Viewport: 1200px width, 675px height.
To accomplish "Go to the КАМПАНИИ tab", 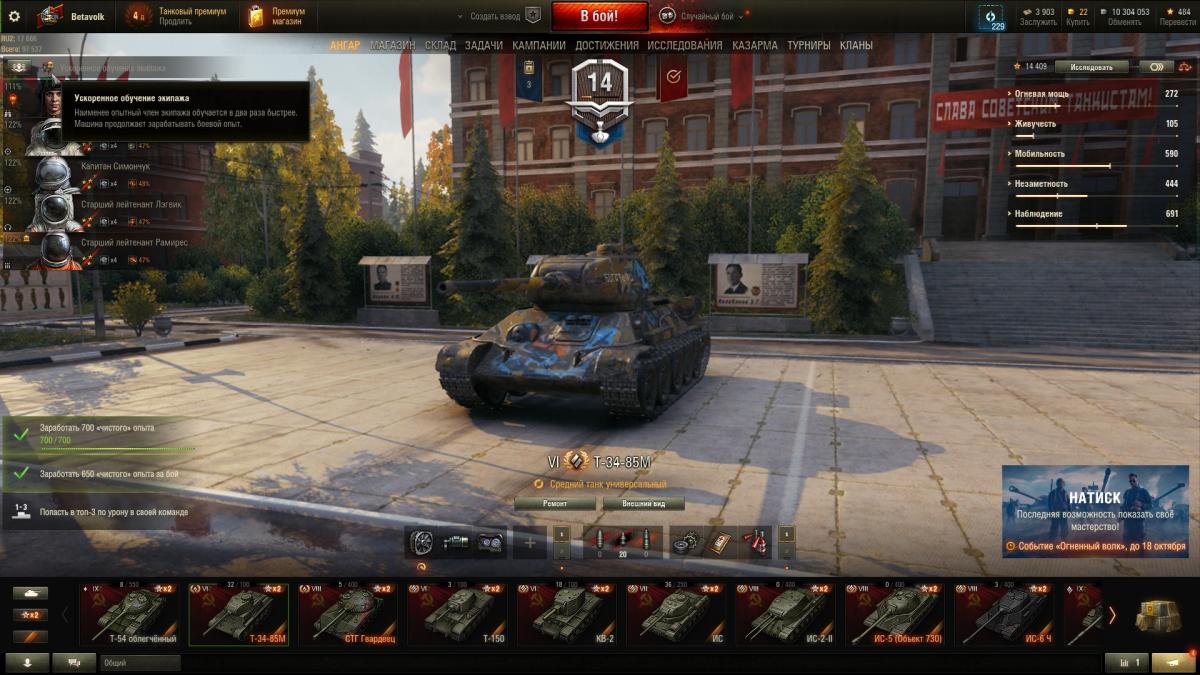I will tap(539, 45).
